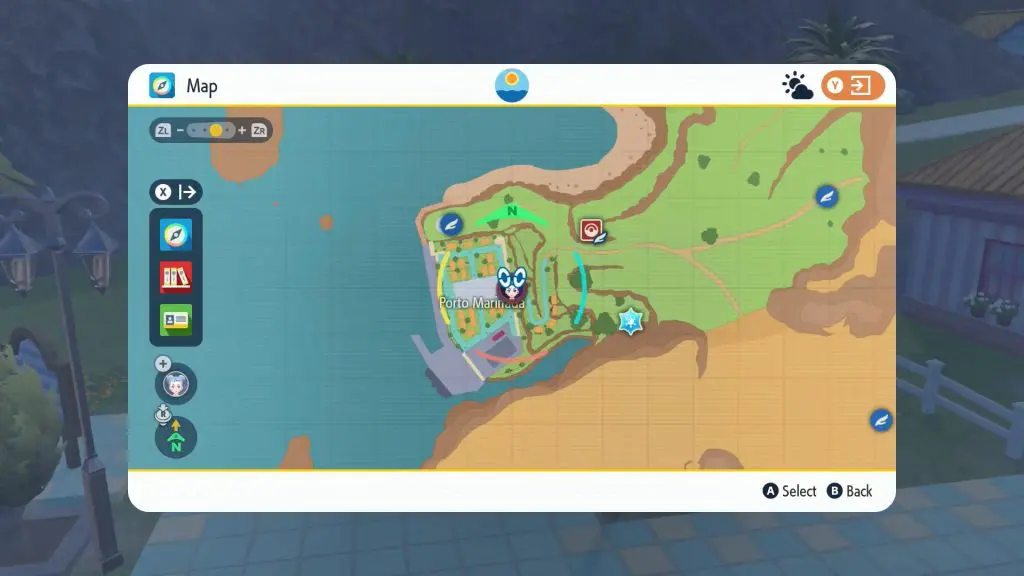This screenshot has height=576, width=1024.
Task: Close the map with the orange exit button
Action: (853, 86)
